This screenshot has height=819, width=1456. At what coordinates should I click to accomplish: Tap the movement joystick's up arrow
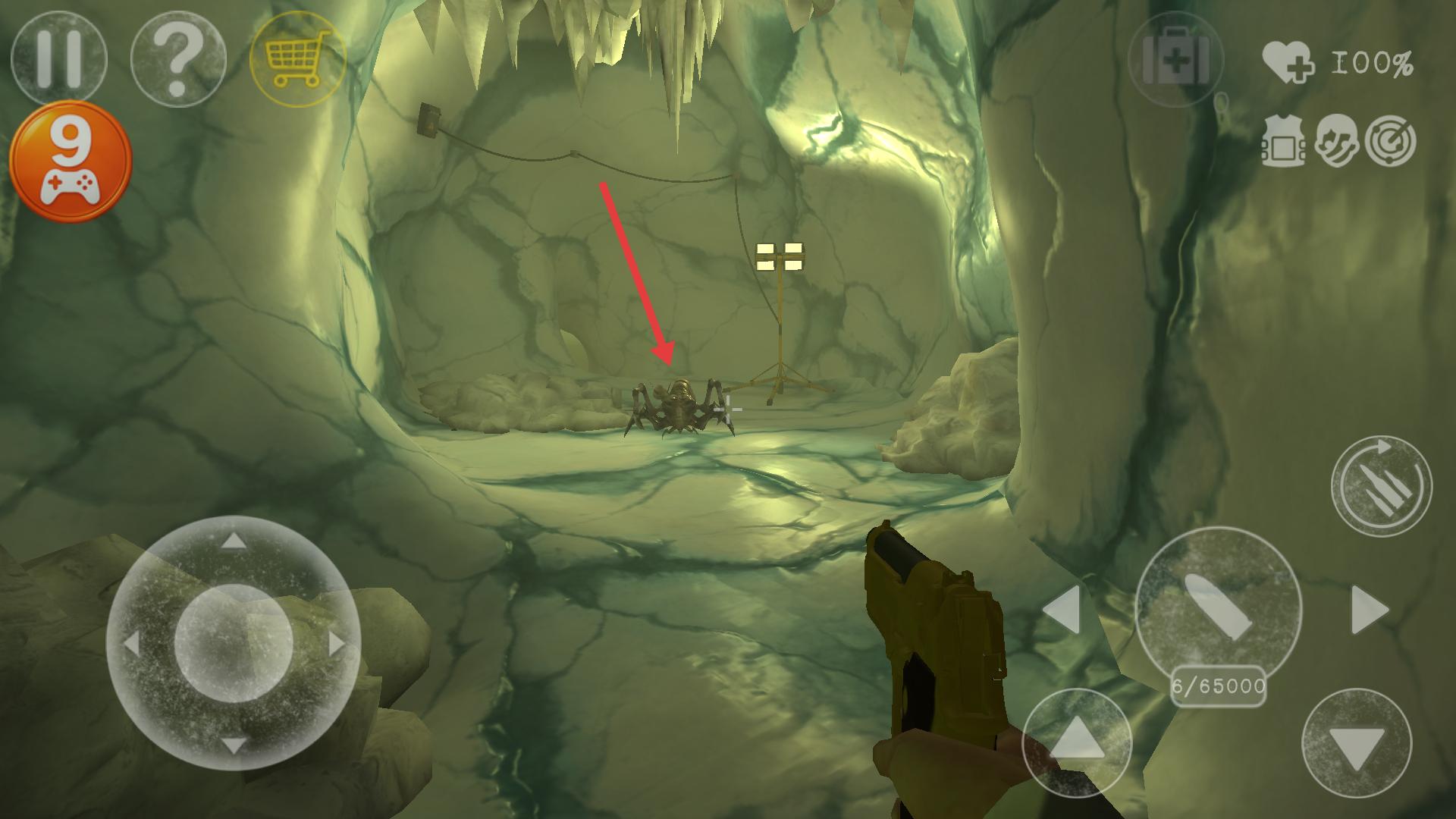point(234,541)
